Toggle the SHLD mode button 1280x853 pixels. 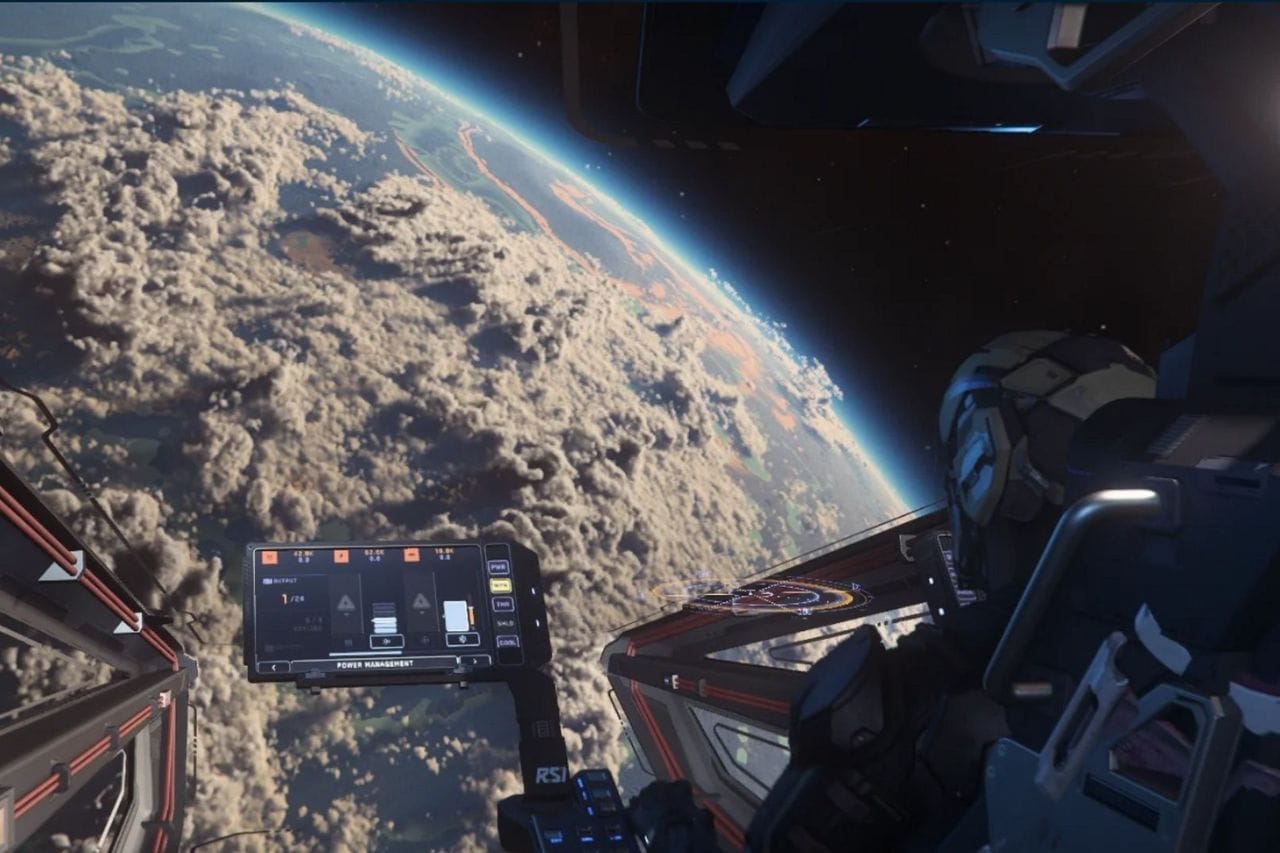point(505,623)
